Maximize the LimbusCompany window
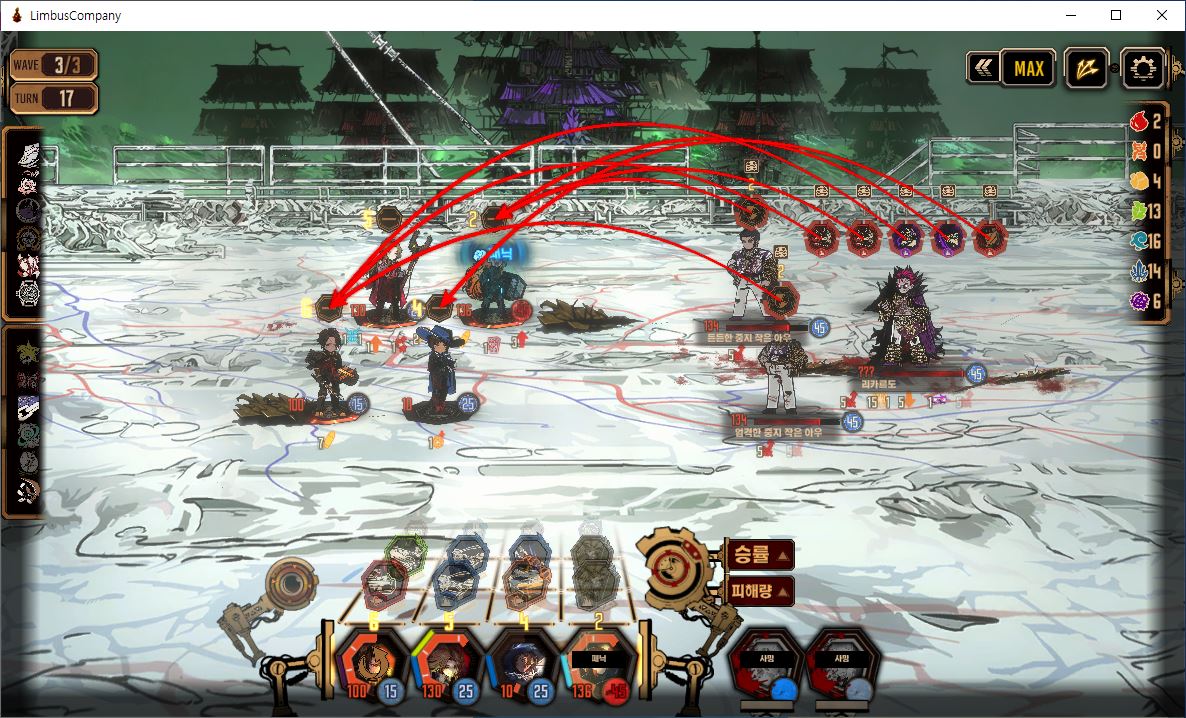Viewport: 1186px width, 718px height. coord(1116,15)
